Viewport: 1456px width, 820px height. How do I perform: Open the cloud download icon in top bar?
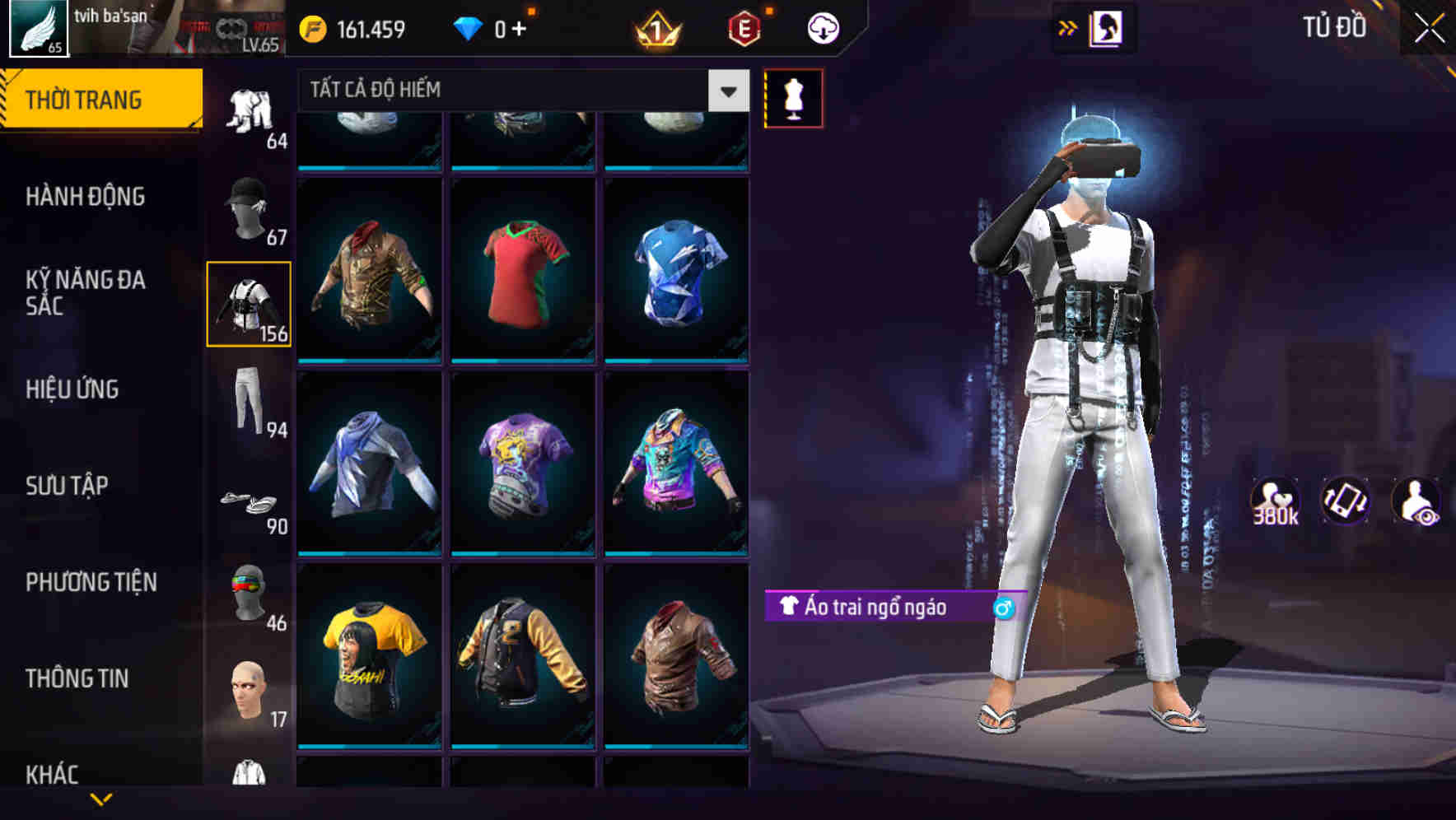[x=822, y=27]
